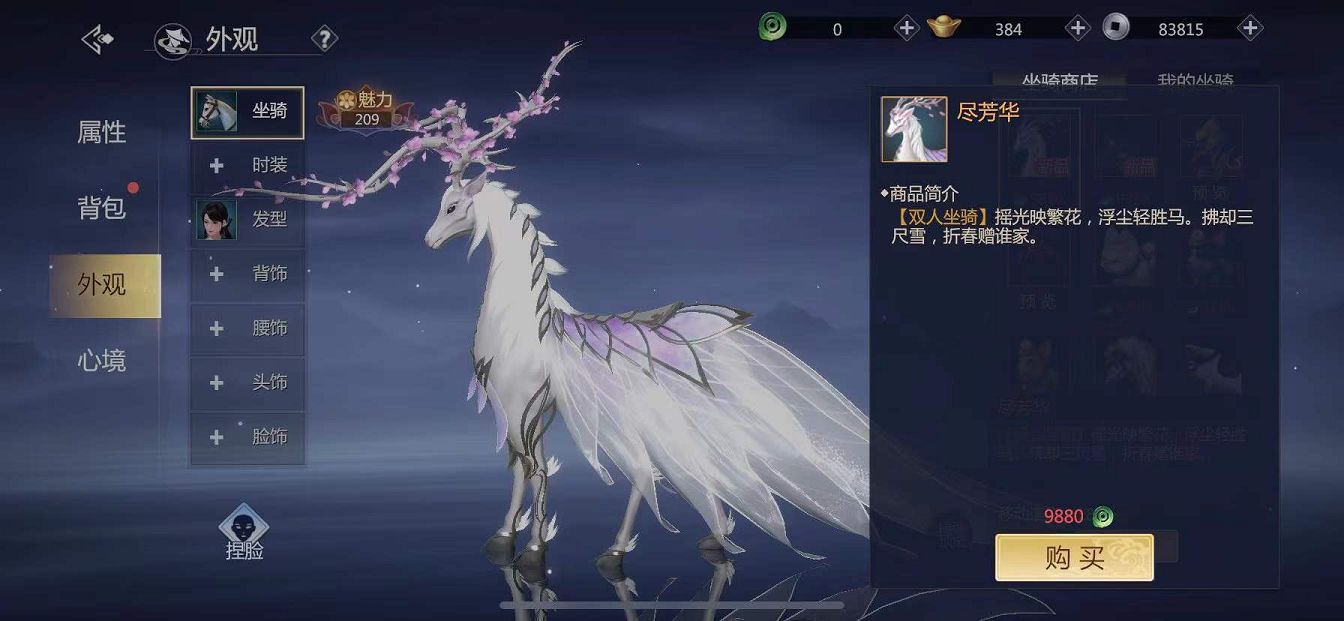Switch to the 属性 tab
The width and height of the screenshot is (1344, 621).
[102, 132]
